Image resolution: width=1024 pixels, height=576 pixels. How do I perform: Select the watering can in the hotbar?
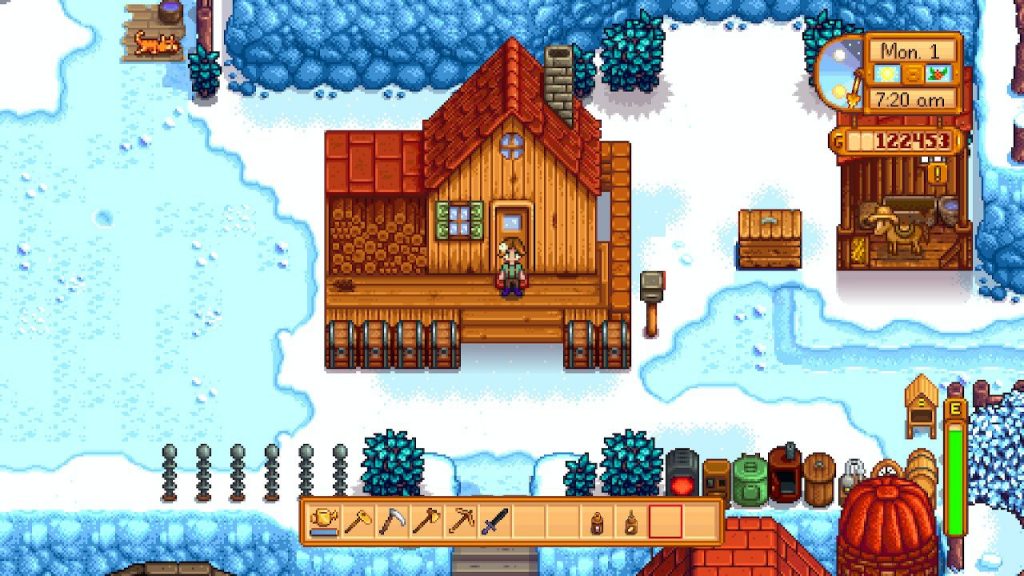(323, 521)
